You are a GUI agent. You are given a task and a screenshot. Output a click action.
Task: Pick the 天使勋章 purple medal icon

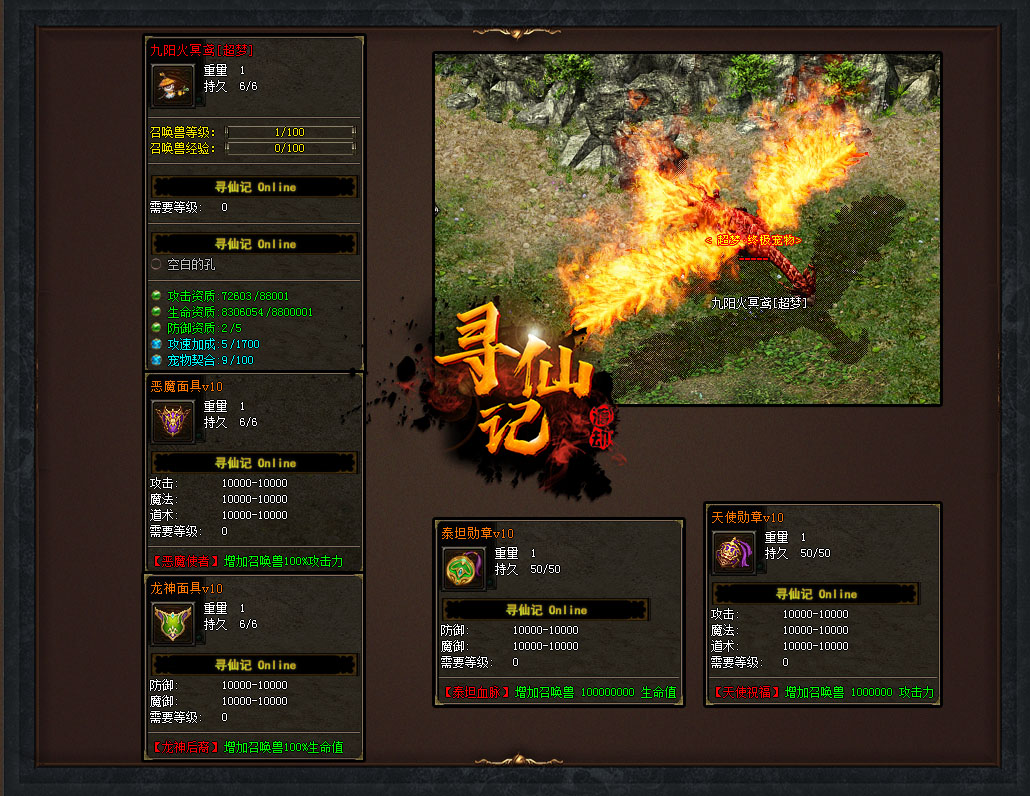tap(733, 552)
